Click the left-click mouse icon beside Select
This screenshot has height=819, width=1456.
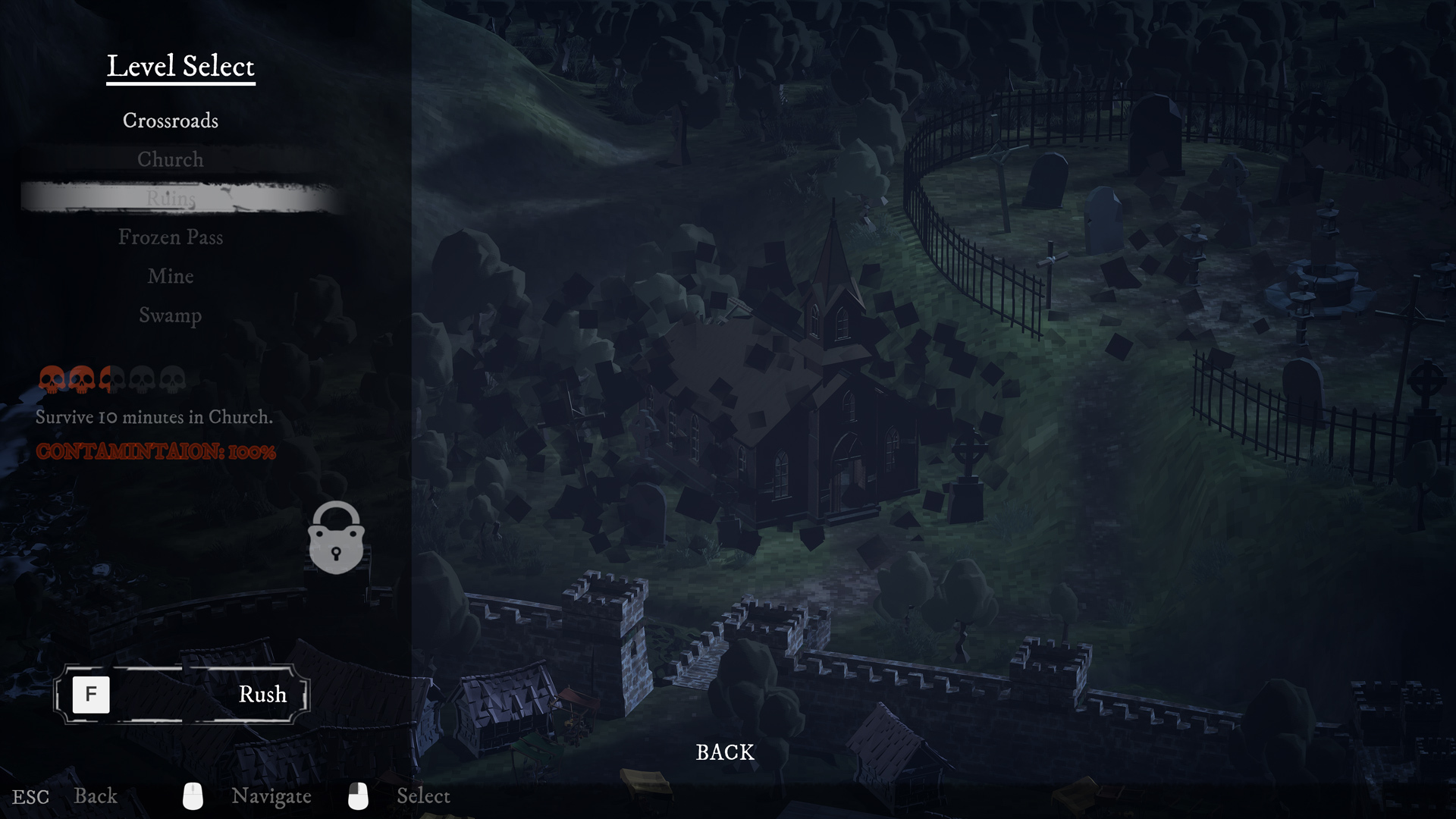(359, 795)
